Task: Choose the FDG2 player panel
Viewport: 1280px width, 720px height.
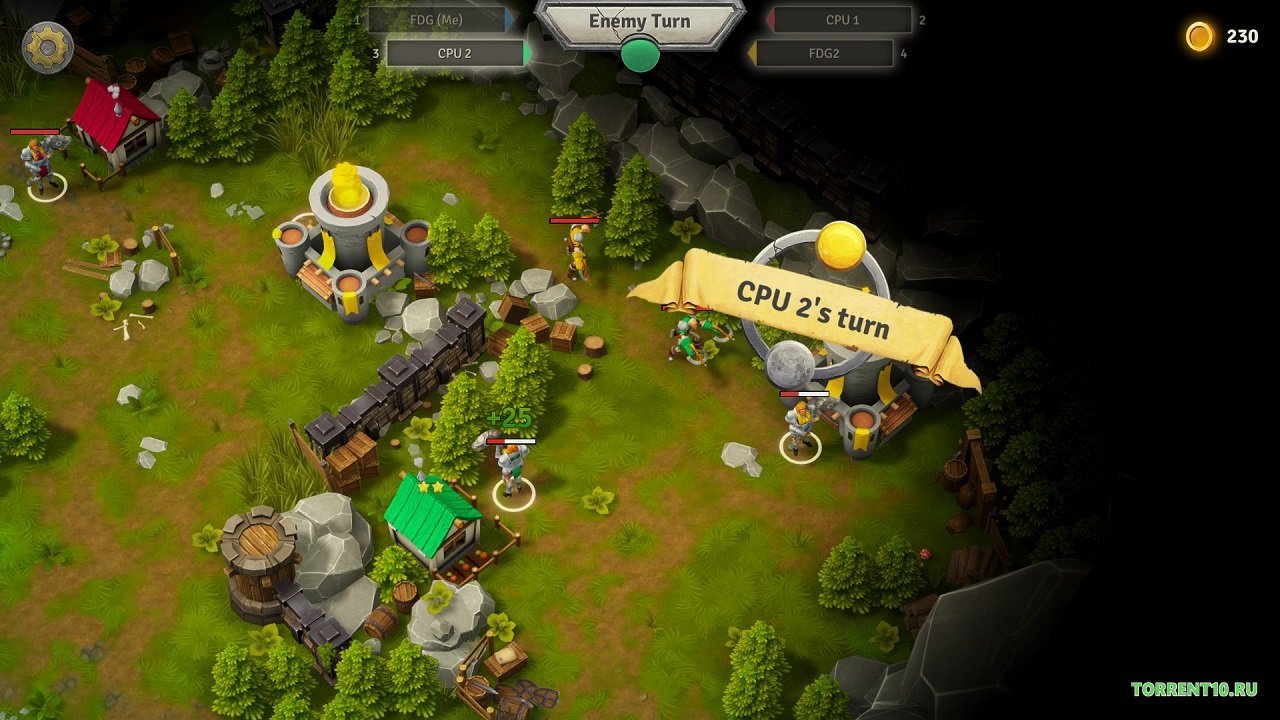Action: click(x=824, y=53)
